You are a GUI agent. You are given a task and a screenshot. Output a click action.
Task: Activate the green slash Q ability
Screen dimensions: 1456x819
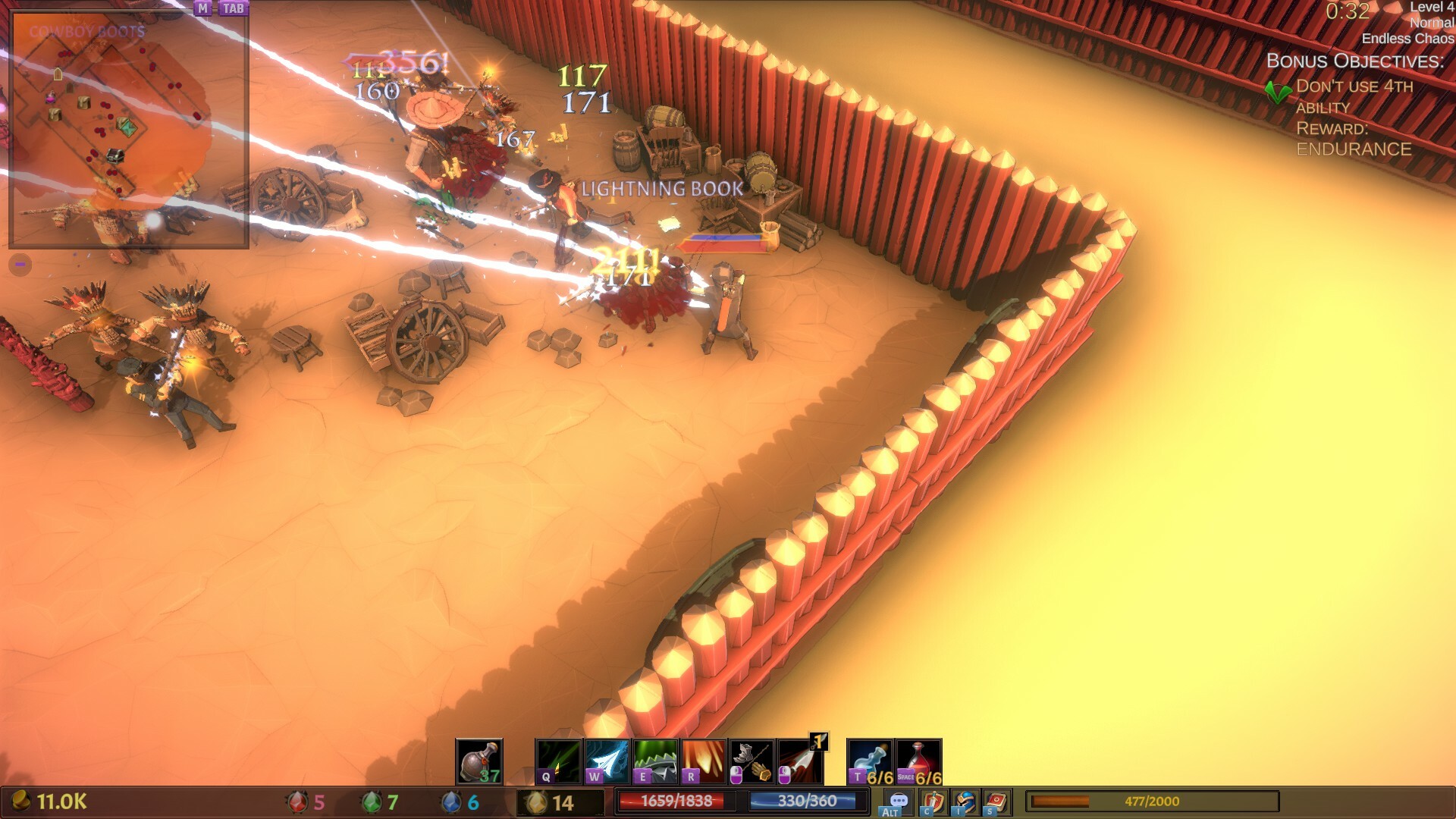(559, 761)
